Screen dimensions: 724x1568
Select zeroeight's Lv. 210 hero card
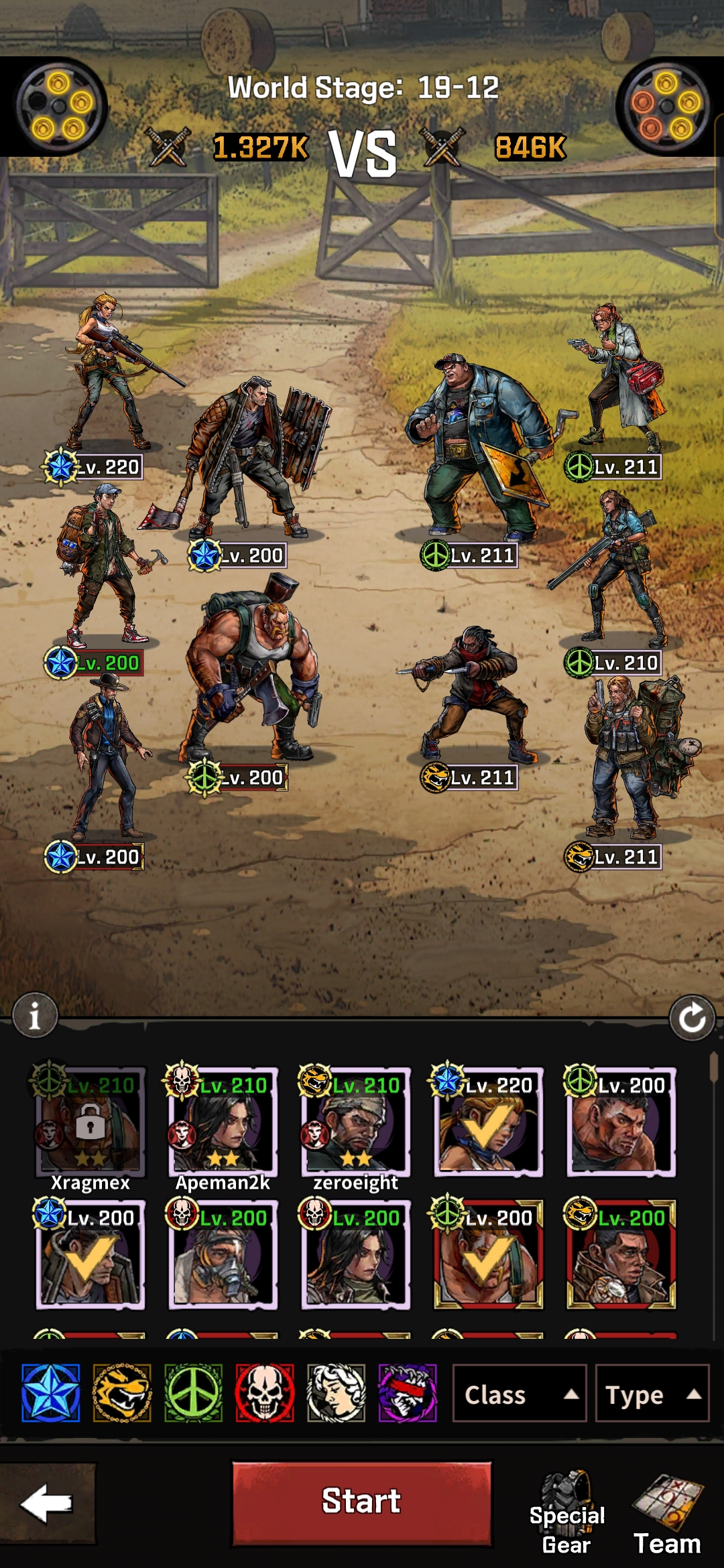pos(355,1122)
